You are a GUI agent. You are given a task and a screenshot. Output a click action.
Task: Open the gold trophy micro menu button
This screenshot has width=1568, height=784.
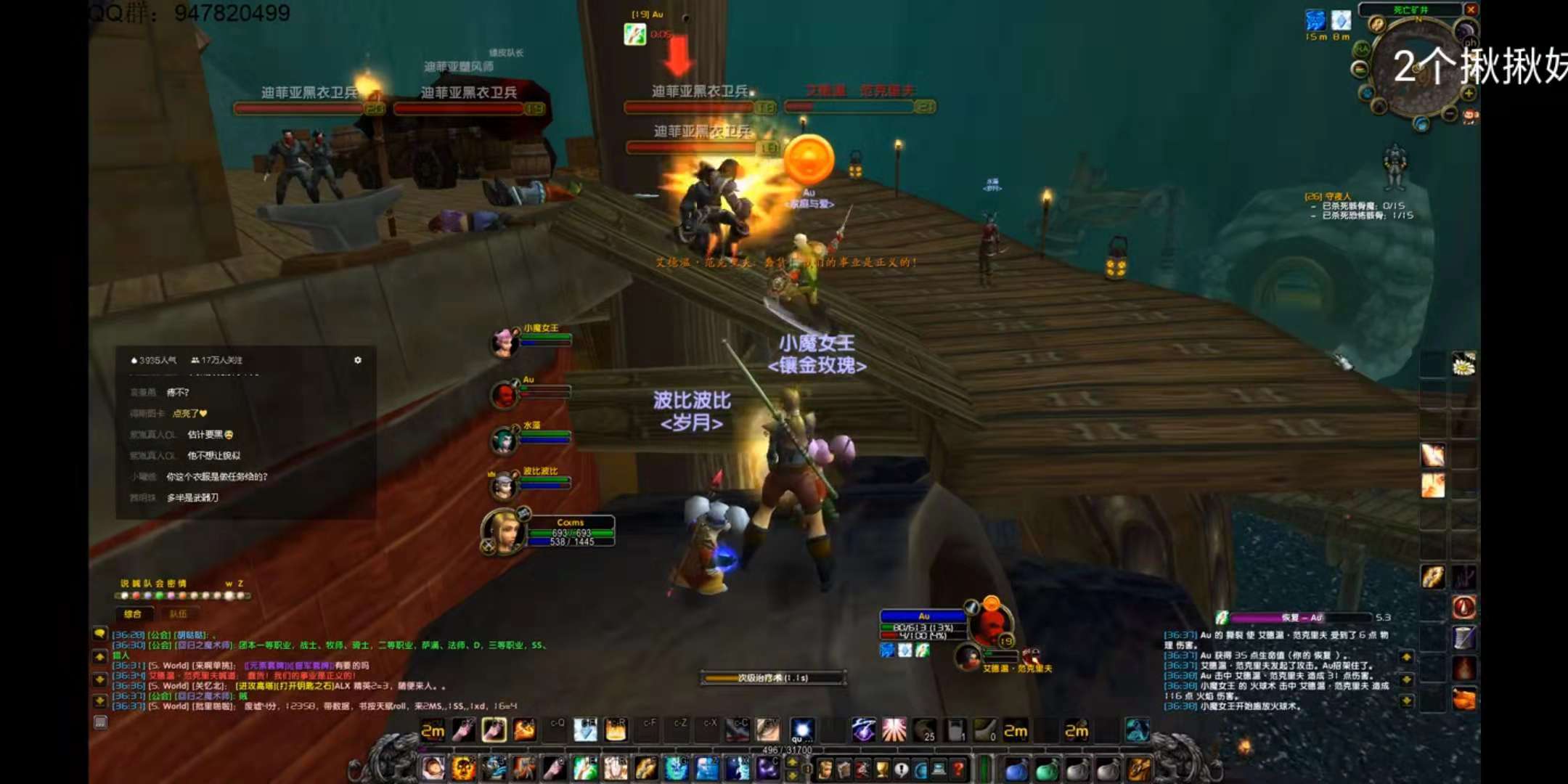882,769
